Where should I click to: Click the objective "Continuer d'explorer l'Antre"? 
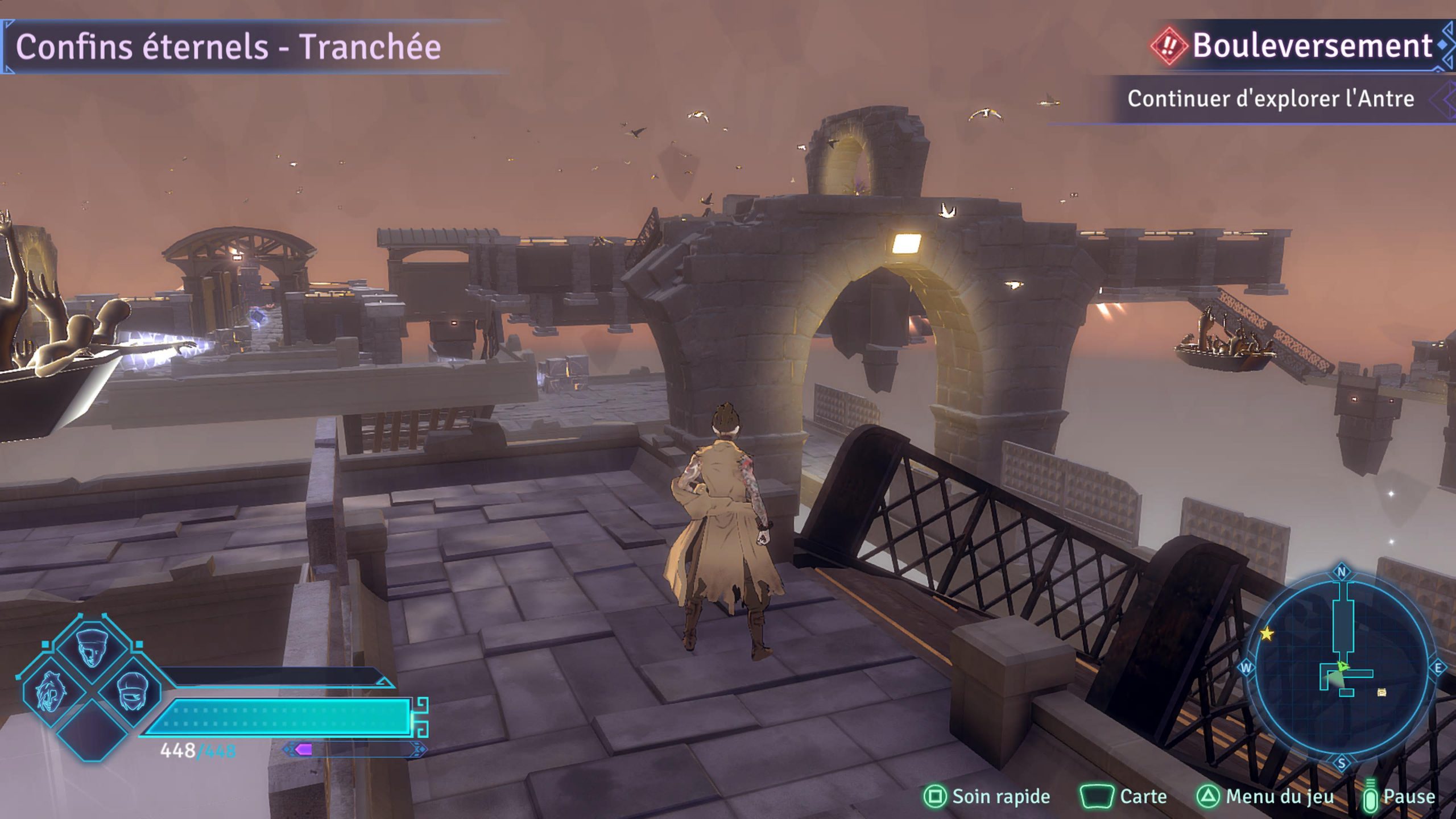(1271, 99)
